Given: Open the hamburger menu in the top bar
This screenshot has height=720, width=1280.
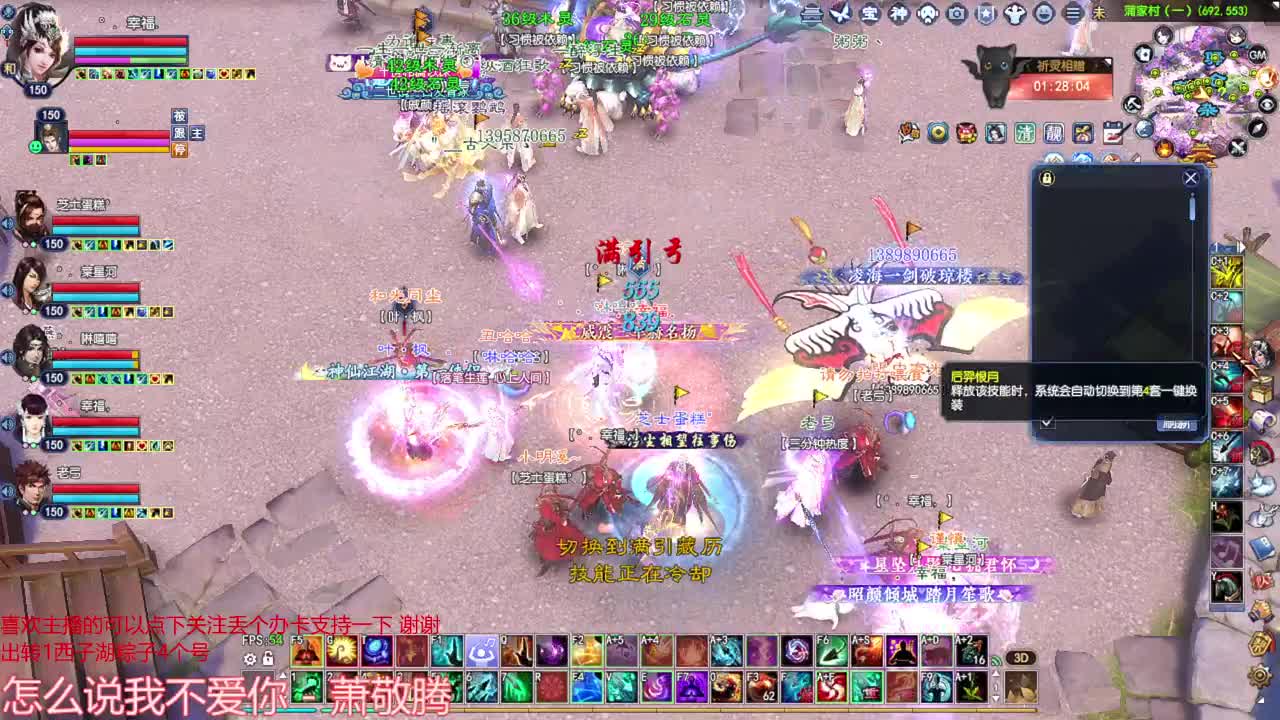Looking at the screenshot, I should pos(1073,14).
